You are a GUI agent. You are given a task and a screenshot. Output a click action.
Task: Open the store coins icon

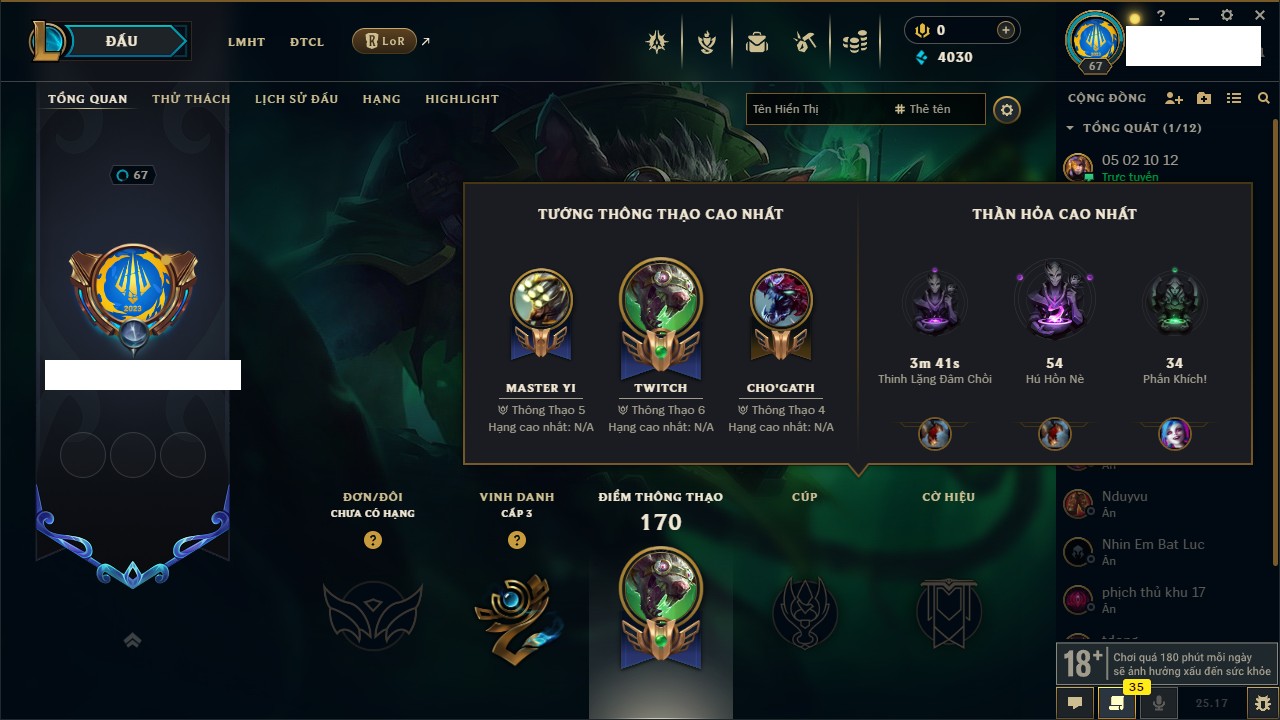pyautogui.click(x=854, y=42)
